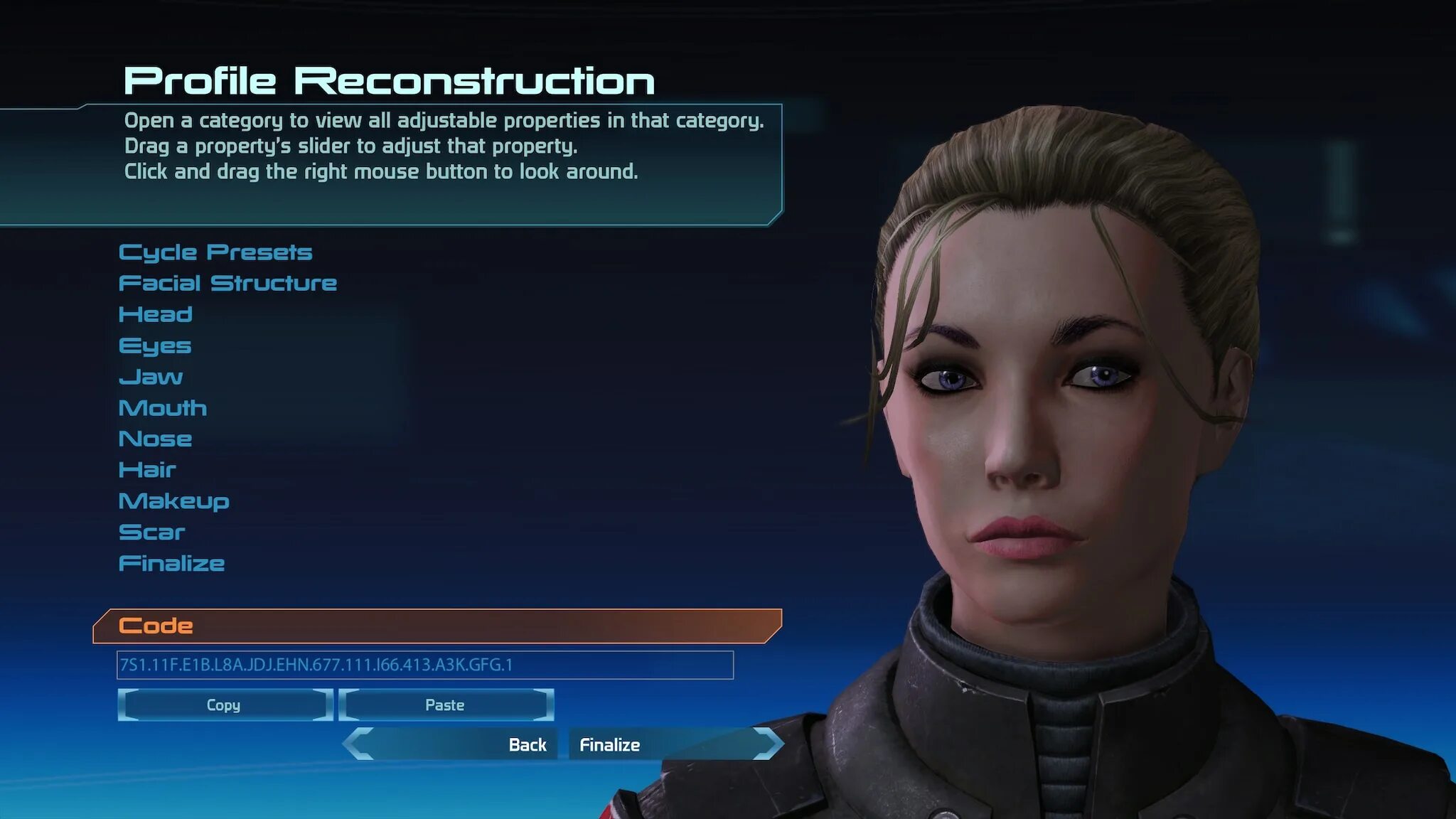
Task: Open the Scar category
Action: (151, 532)
